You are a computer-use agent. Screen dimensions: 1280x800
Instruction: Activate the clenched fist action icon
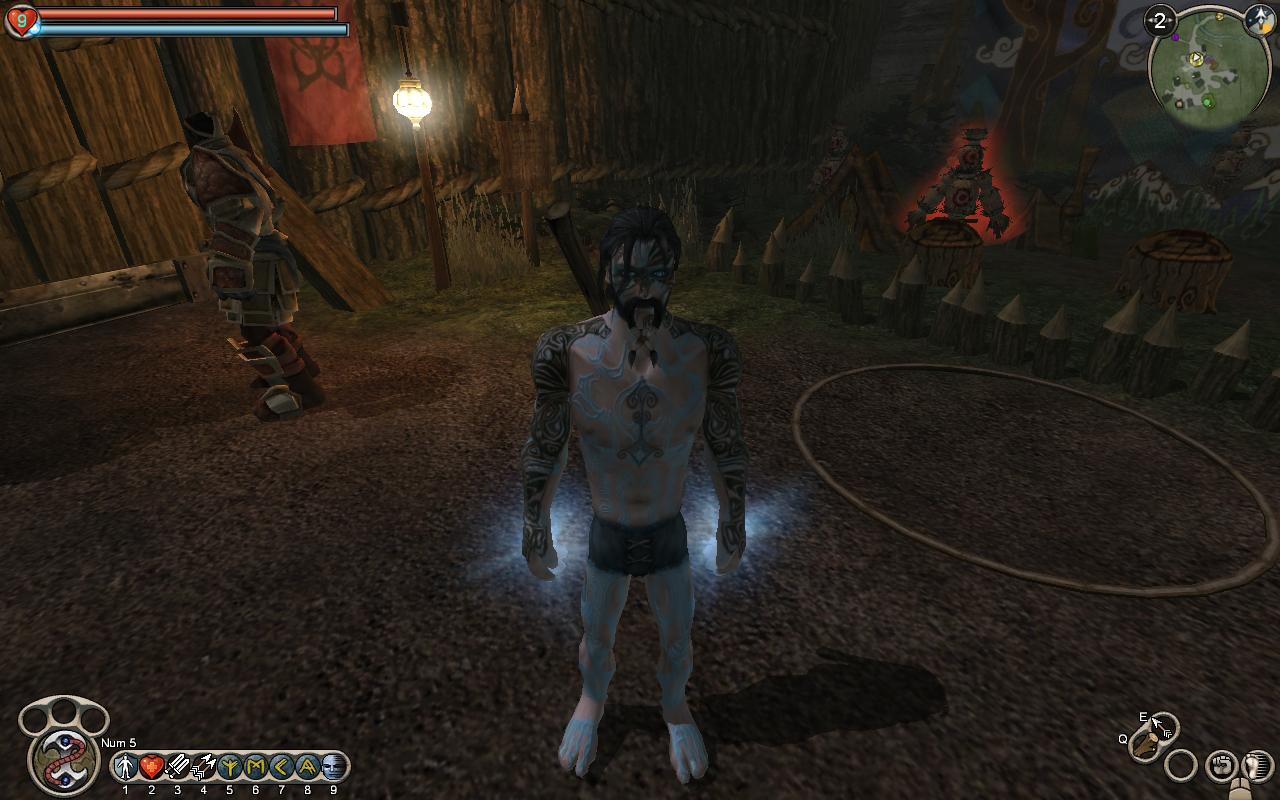[1221, 766]
